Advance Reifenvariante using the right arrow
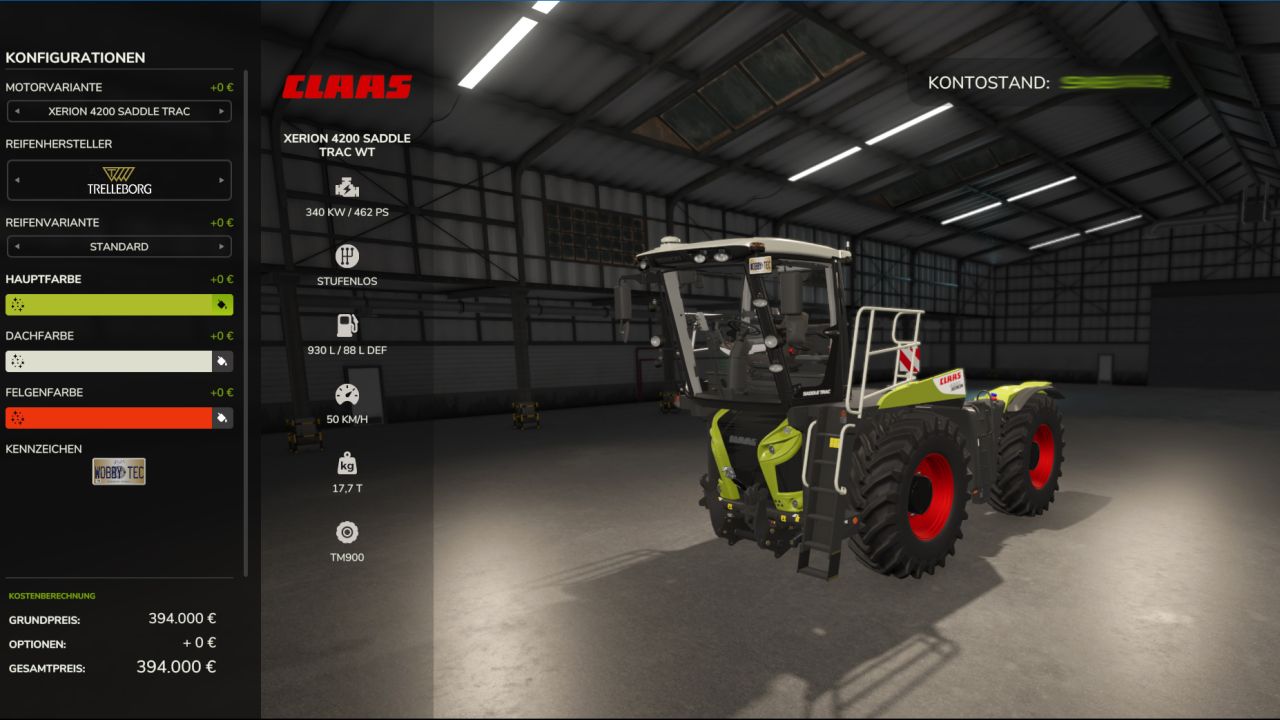The image size is (1280, 720). (222, 246)
